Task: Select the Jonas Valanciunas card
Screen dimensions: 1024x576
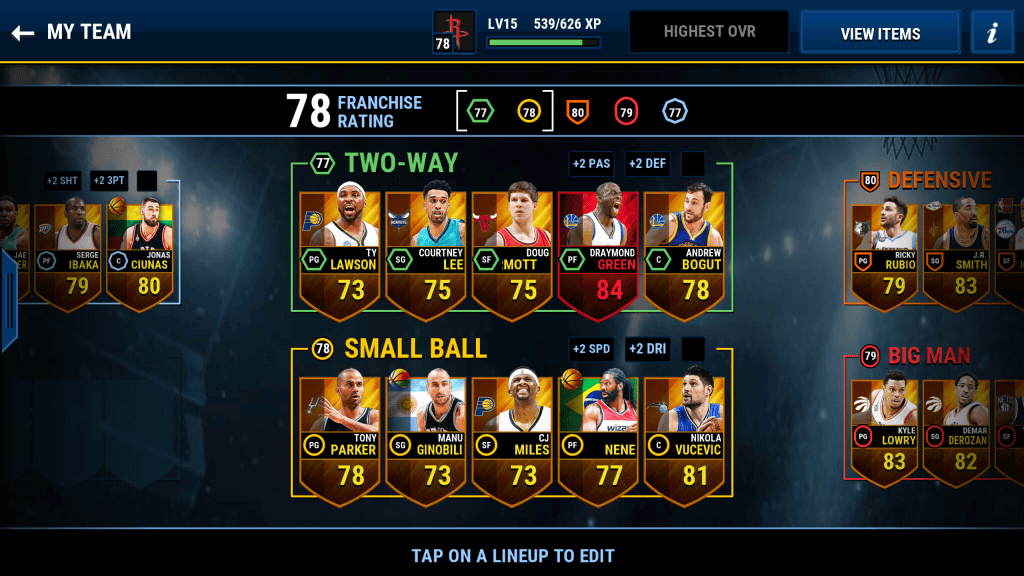Action: pos(140,250)
